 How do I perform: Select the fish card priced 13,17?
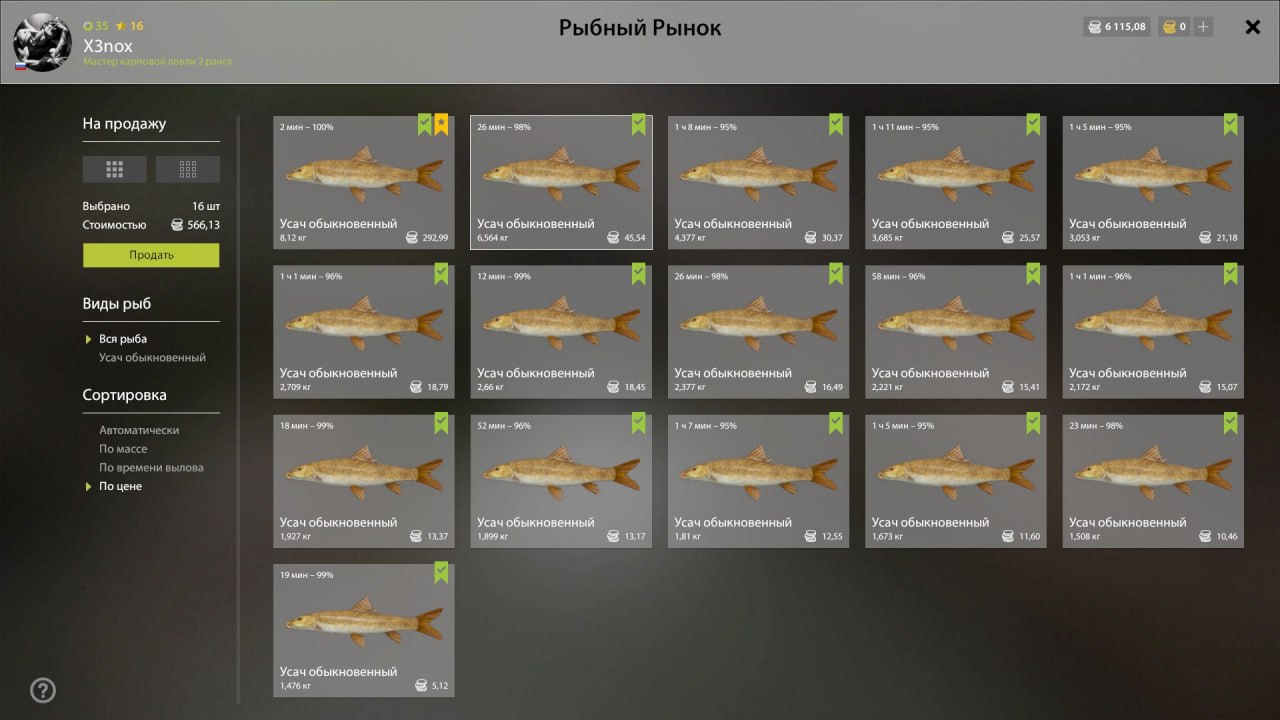click(561, 480)
